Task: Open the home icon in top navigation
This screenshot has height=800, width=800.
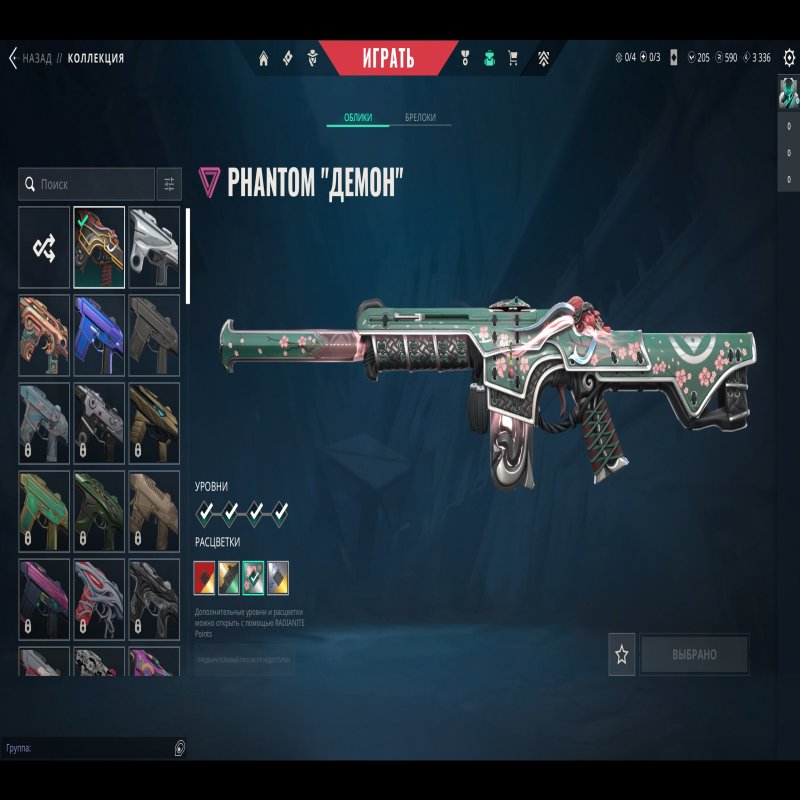Action: pyautogui.click(x=264, y=58)
